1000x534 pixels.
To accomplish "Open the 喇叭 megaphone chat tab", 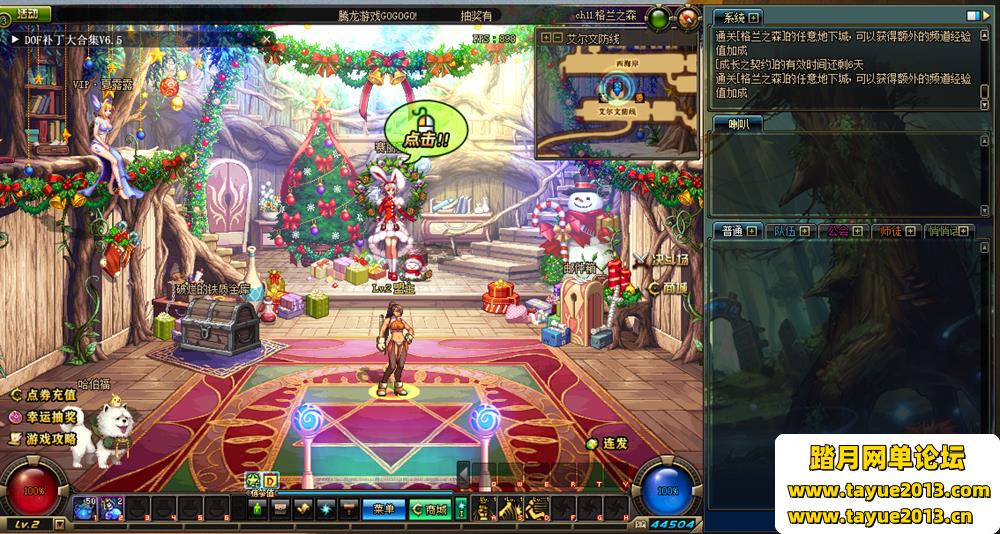I will pyautogui.click(x=738, y=124).
